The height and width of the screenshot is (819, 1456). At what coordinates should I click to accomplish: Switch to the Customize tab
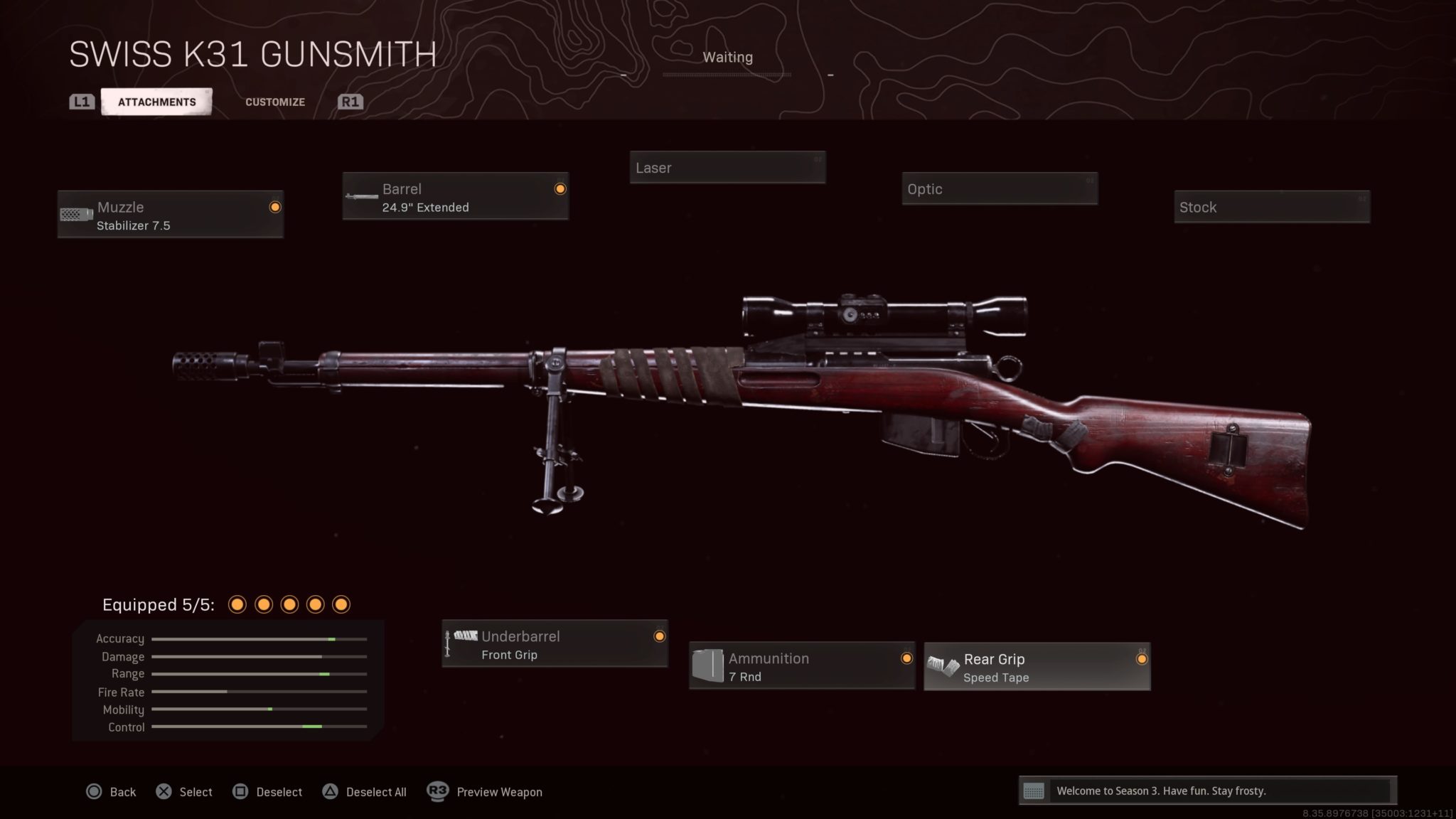tap(274, 102)
